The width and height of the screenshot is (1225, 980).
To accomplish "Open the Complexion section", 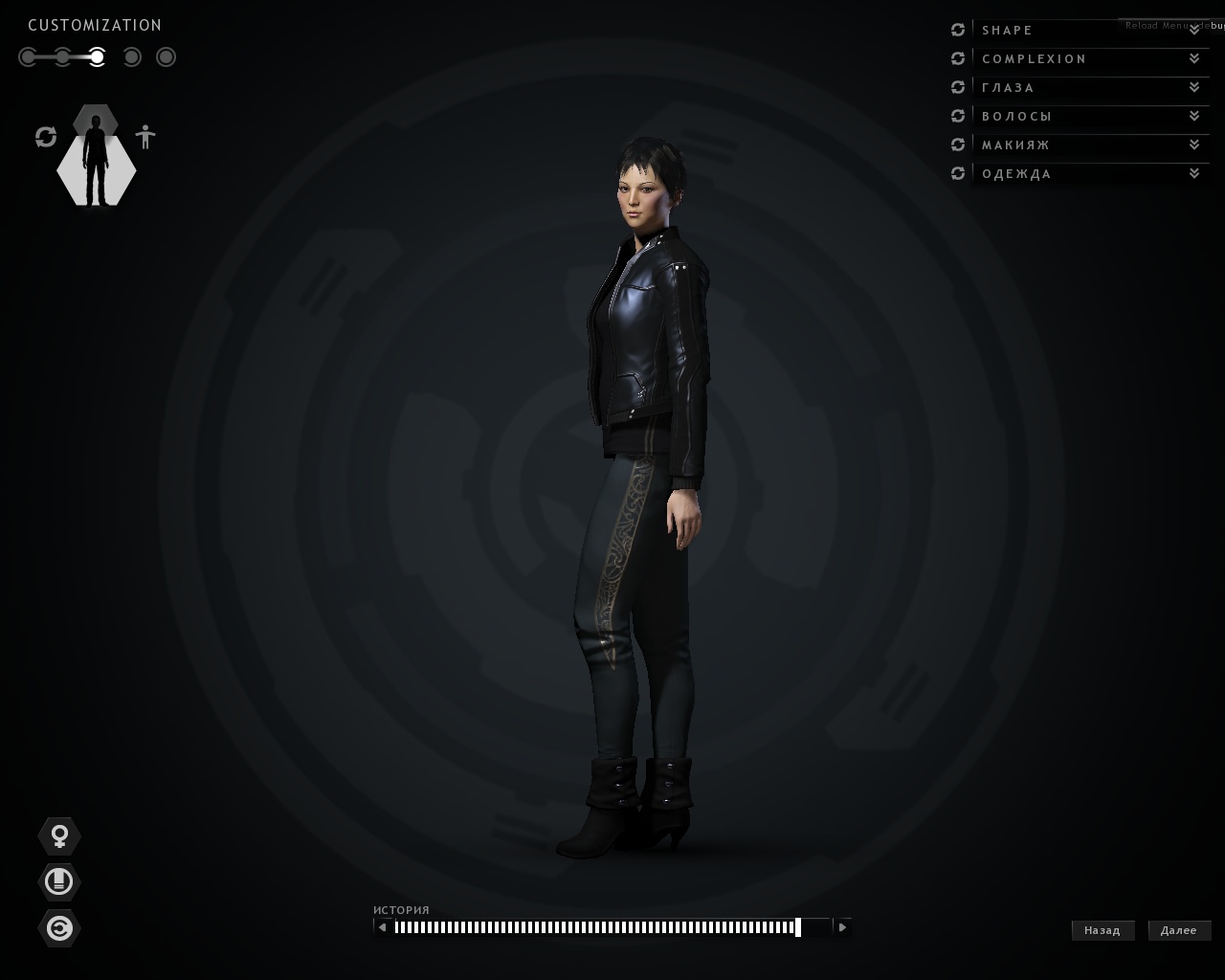I will pyautogui.click(x=1089, y=59).
